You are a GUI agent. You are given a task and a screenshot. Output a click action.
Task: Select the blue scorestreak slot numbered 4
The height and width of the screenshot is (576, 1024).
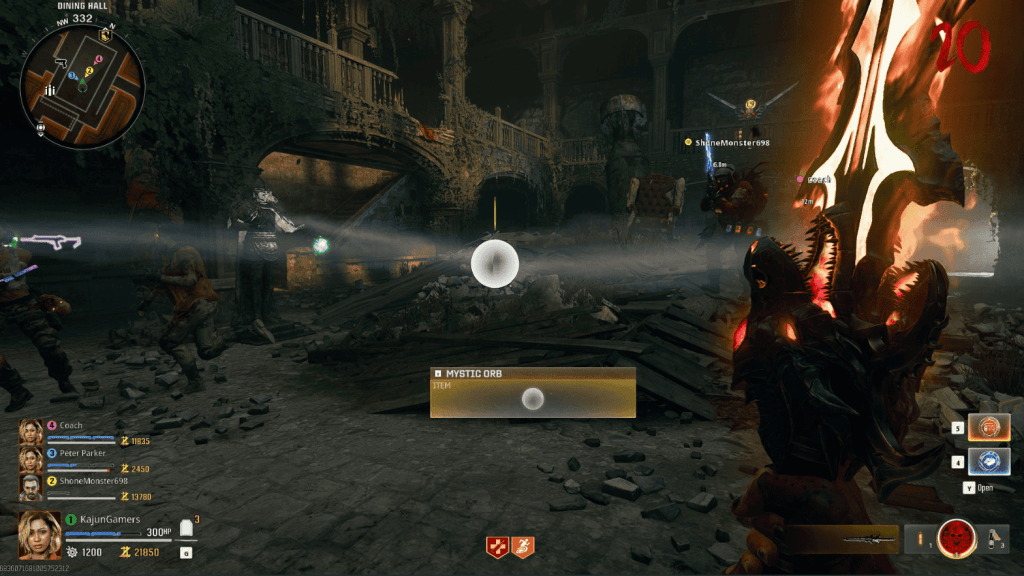click(x=989, y=462)
